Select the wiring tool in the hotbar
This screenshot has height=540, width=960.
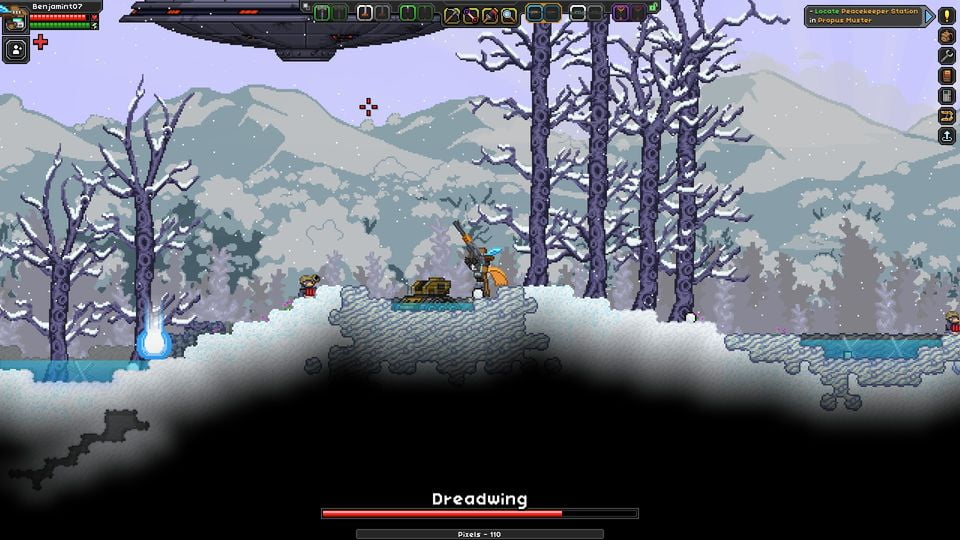(471, 14)
